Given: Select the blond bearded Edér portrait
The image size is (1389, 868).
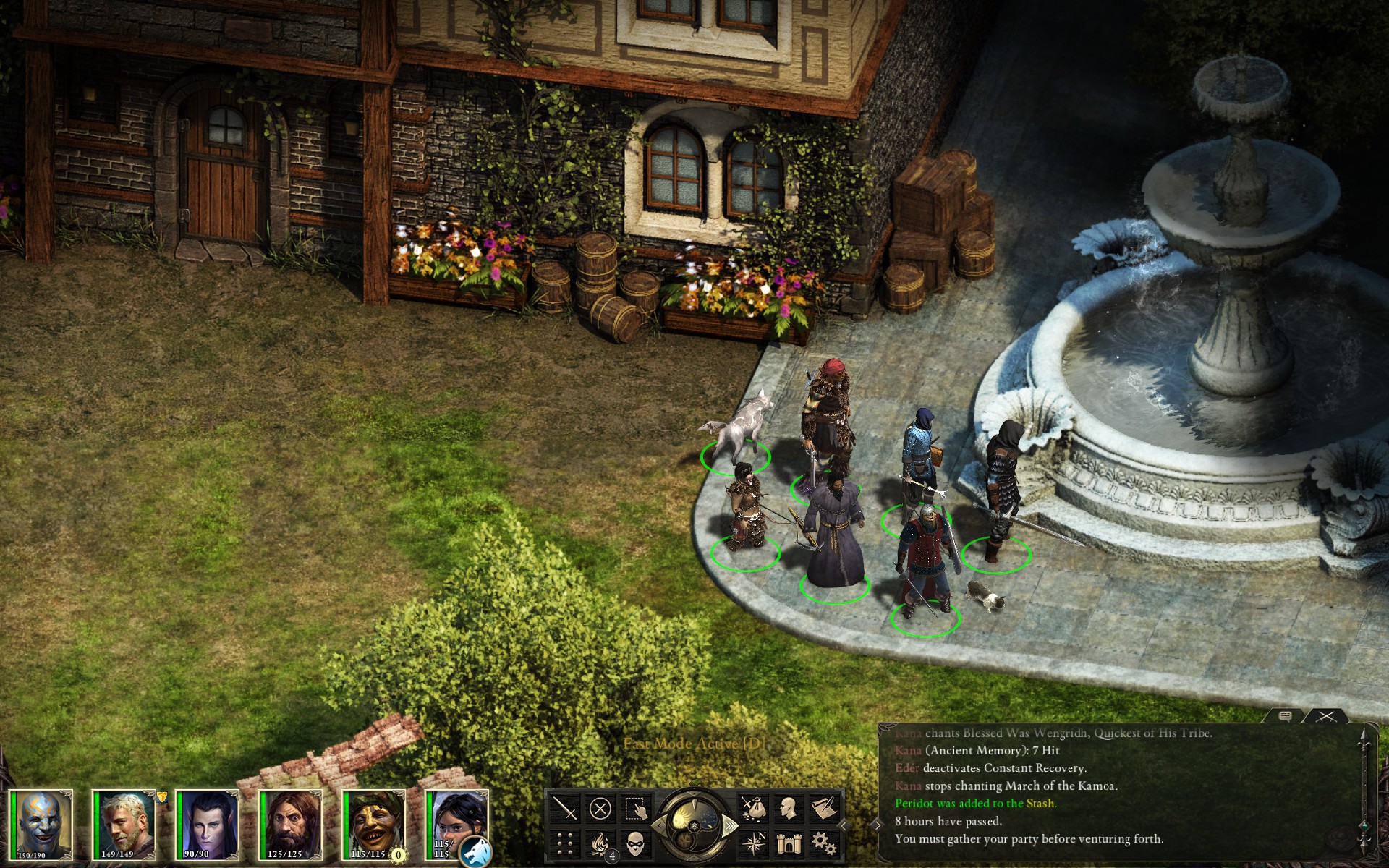Looking at the screenshot, I should coord(124,825).
